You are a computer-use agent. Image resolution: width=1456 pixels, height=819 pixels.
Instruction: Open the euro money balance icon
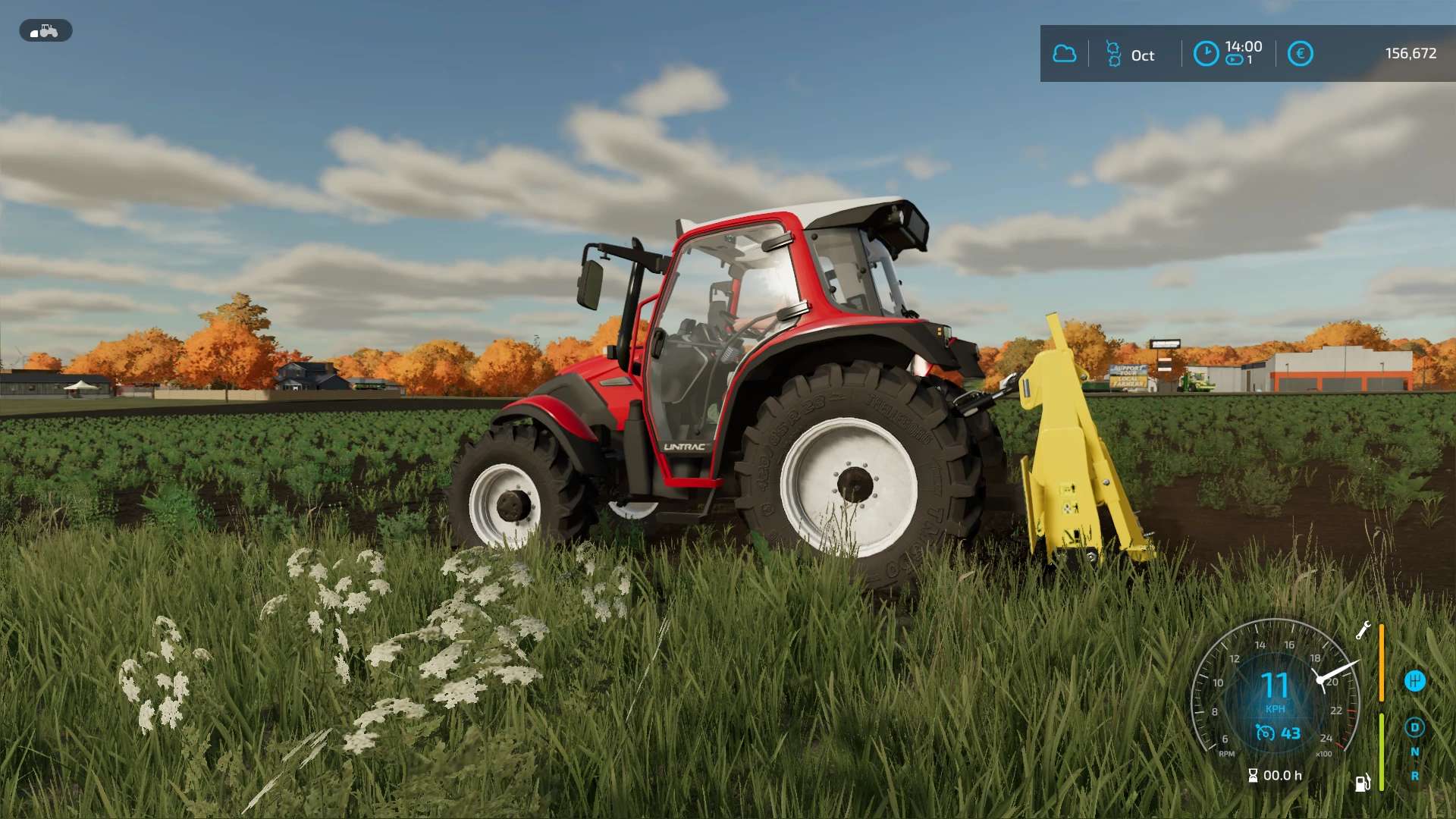click(1300, 54)
